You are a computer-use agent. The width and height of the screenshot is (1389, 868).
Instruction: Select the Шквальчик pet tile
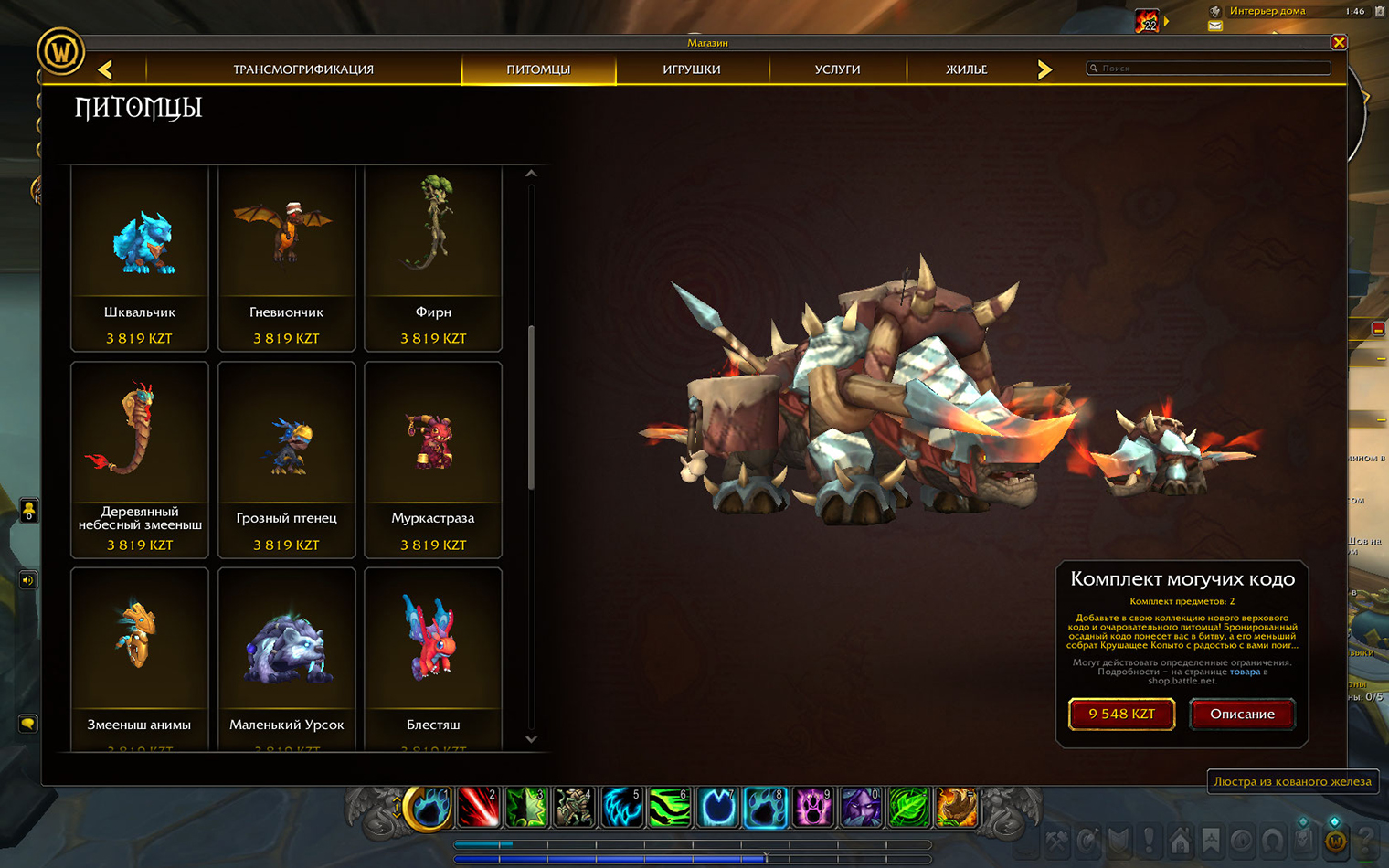pos(140,259)
